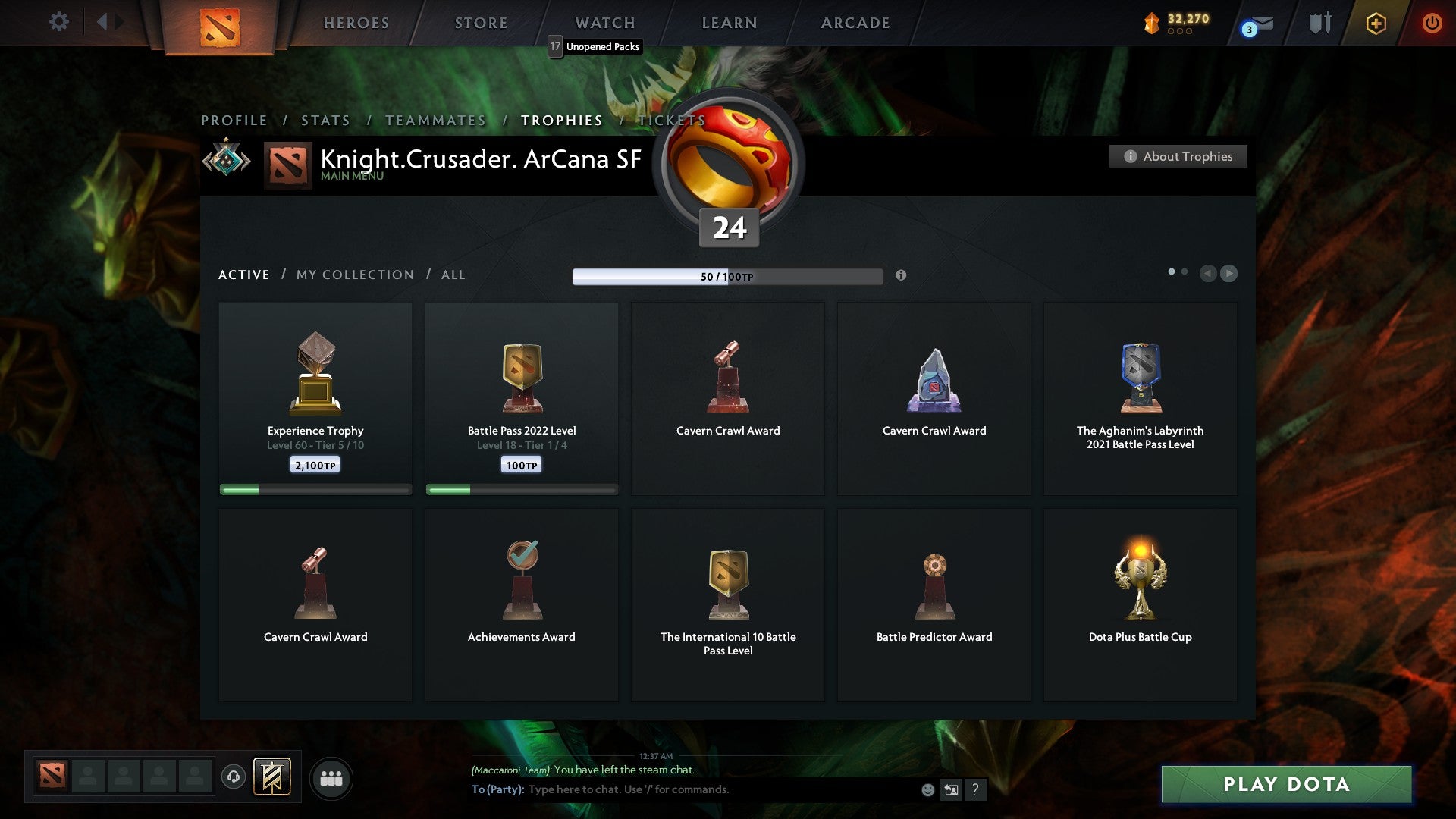Open the Armory shield and sword icon
1456x819 pixels.
point(1318,23)
